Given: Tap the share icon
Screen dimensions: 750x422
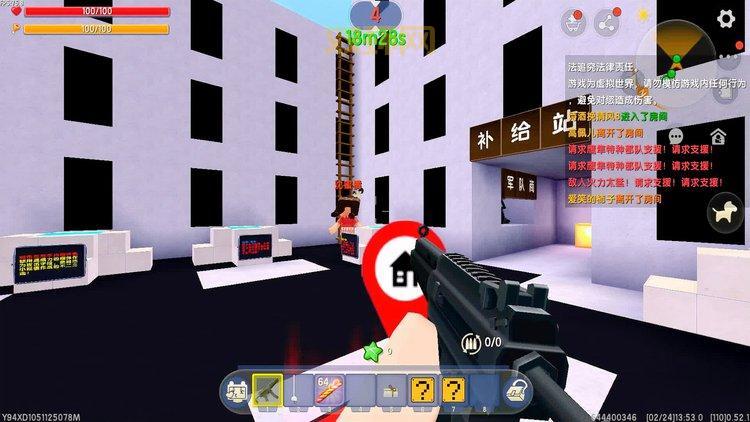Looking at the screenshot, I should [604, 22].
